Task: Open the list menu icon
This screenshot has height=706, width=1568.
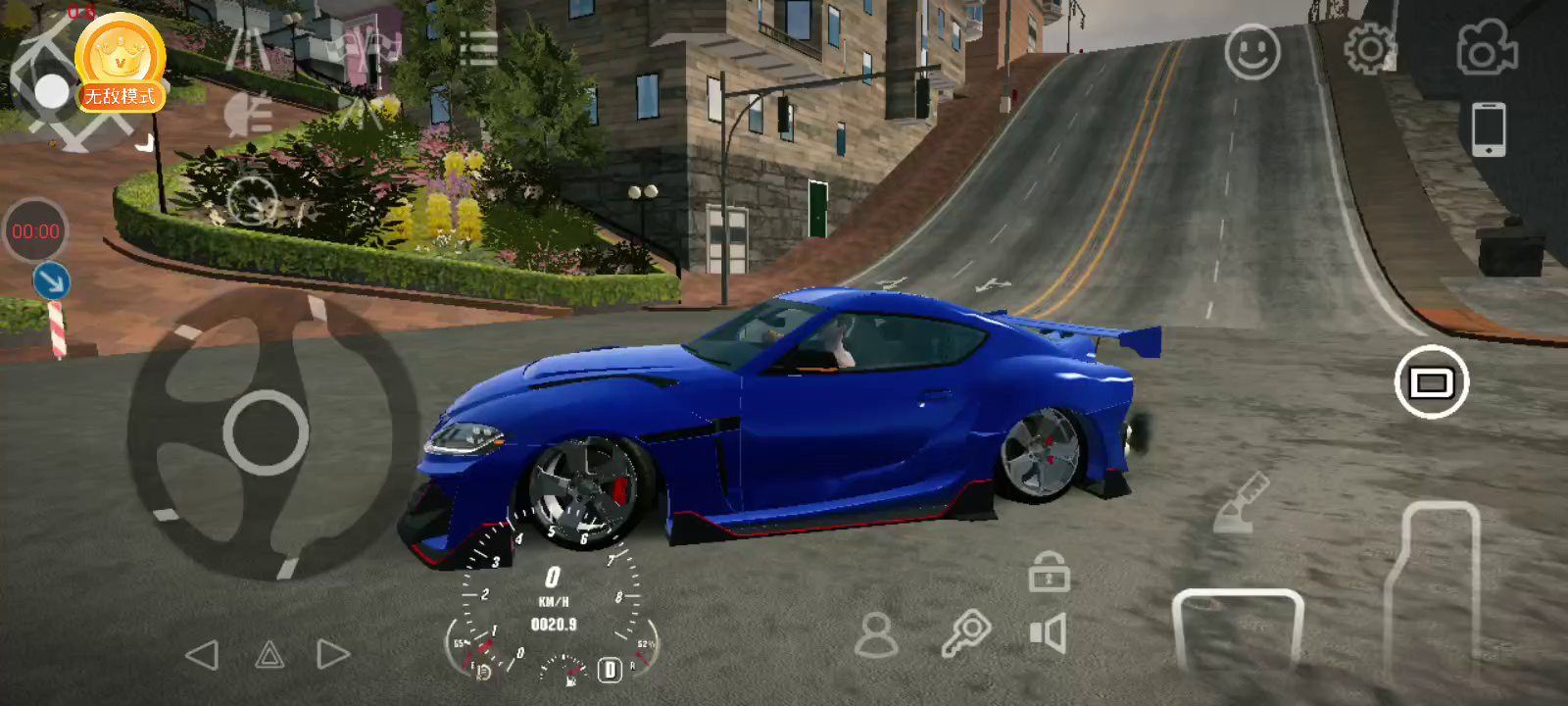Action: tap(477, 48)
